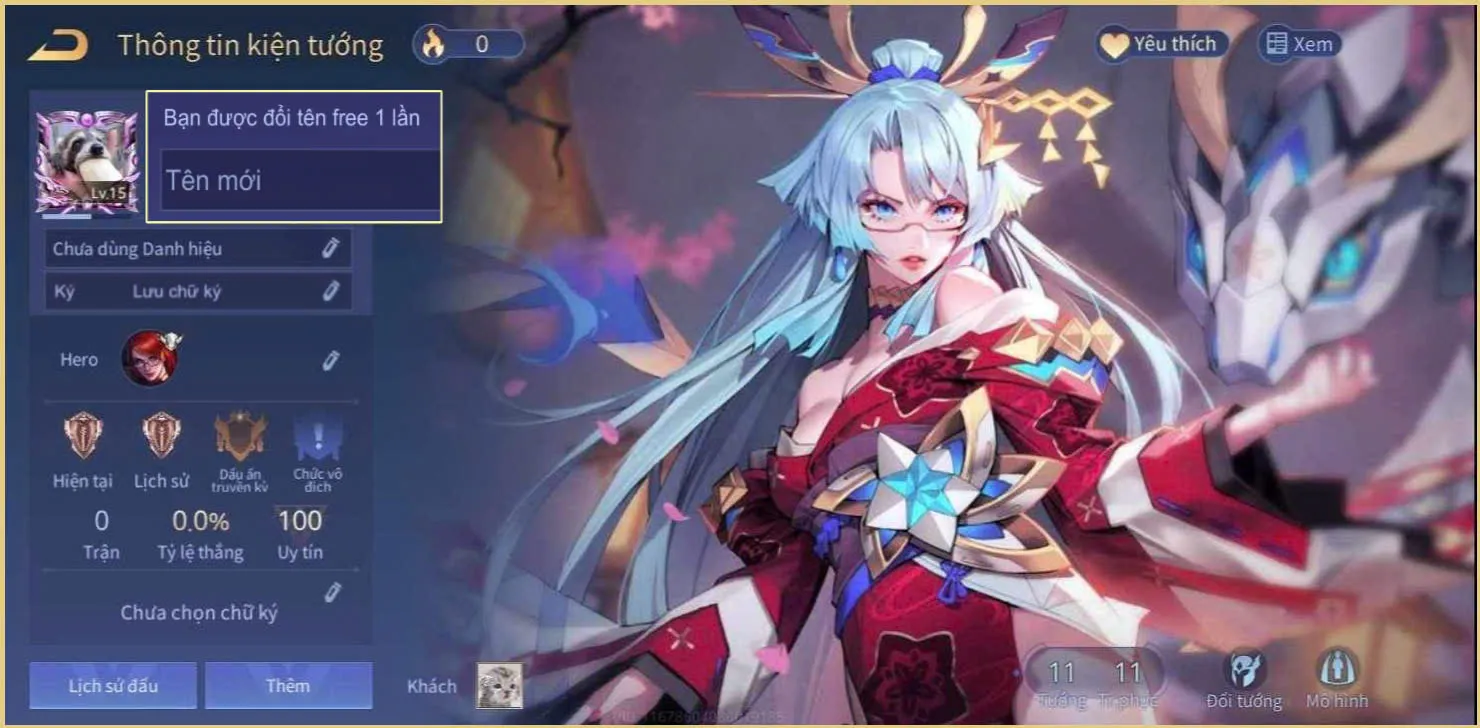The height and width of the screenshot is (728, 1480).
Task: Click the Tướng count showing 11
Action: (x=1062, y=675)
